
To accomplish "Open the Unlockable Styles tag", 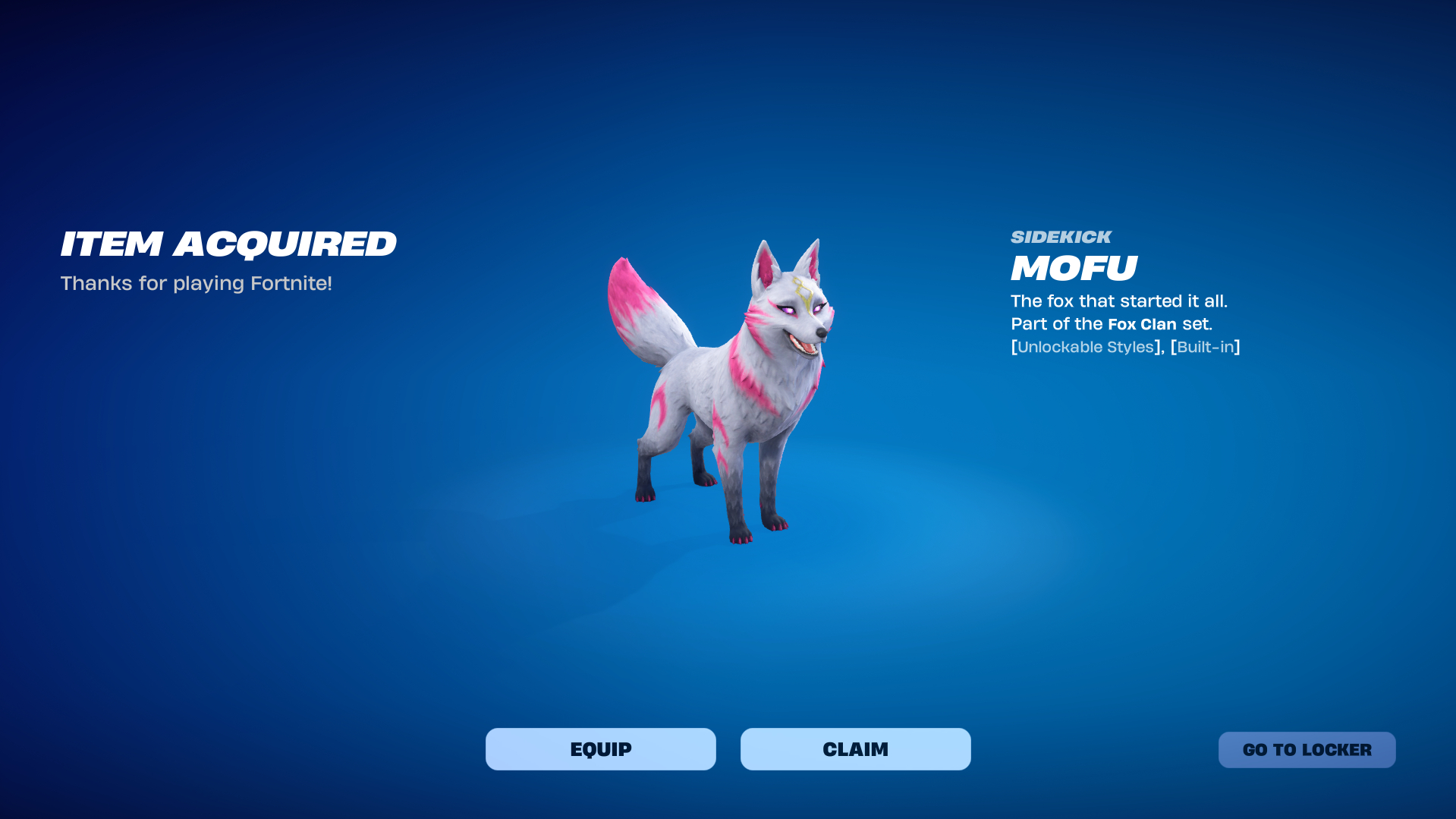I will point(1085,347).
